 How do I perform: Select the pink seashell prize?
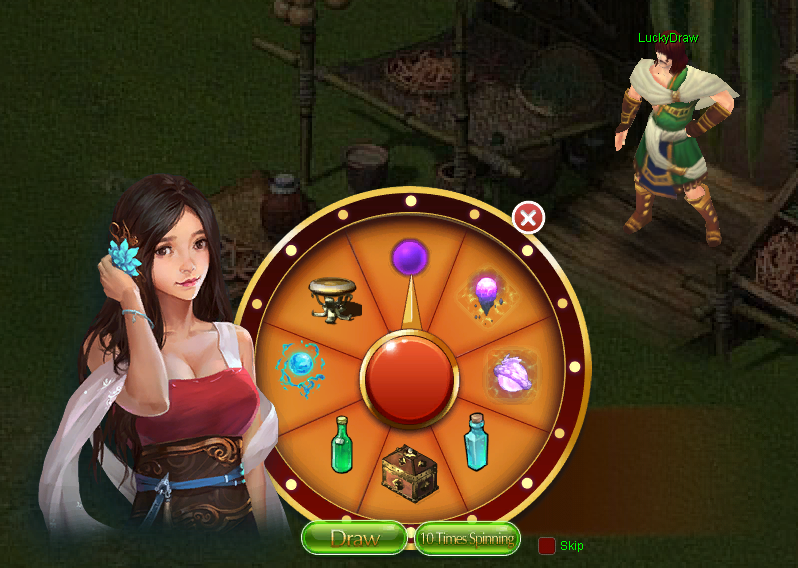[x=508, y=375]
